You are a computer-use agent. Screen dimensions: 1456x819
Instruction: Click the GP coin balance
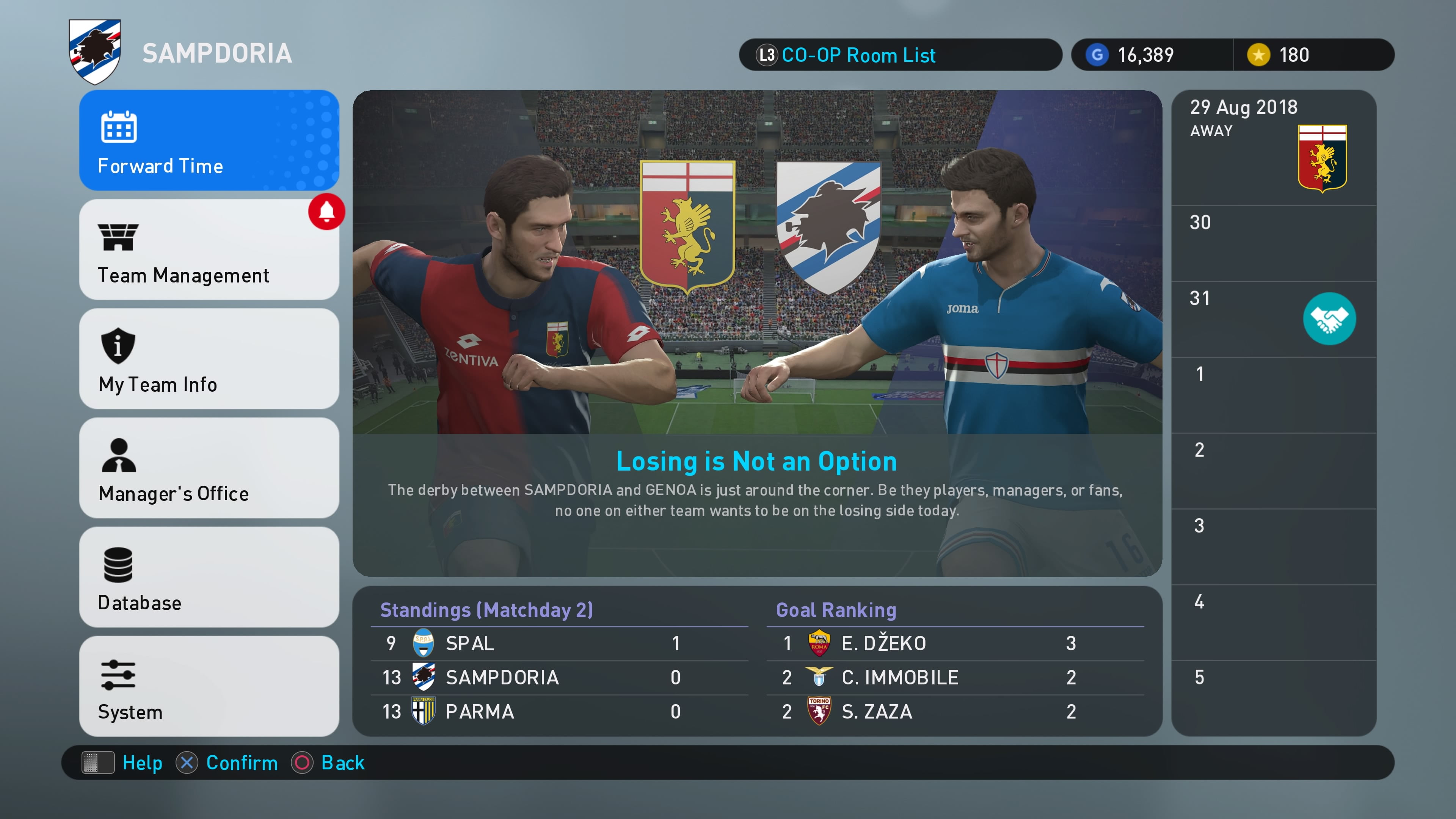pos(1146,55)
